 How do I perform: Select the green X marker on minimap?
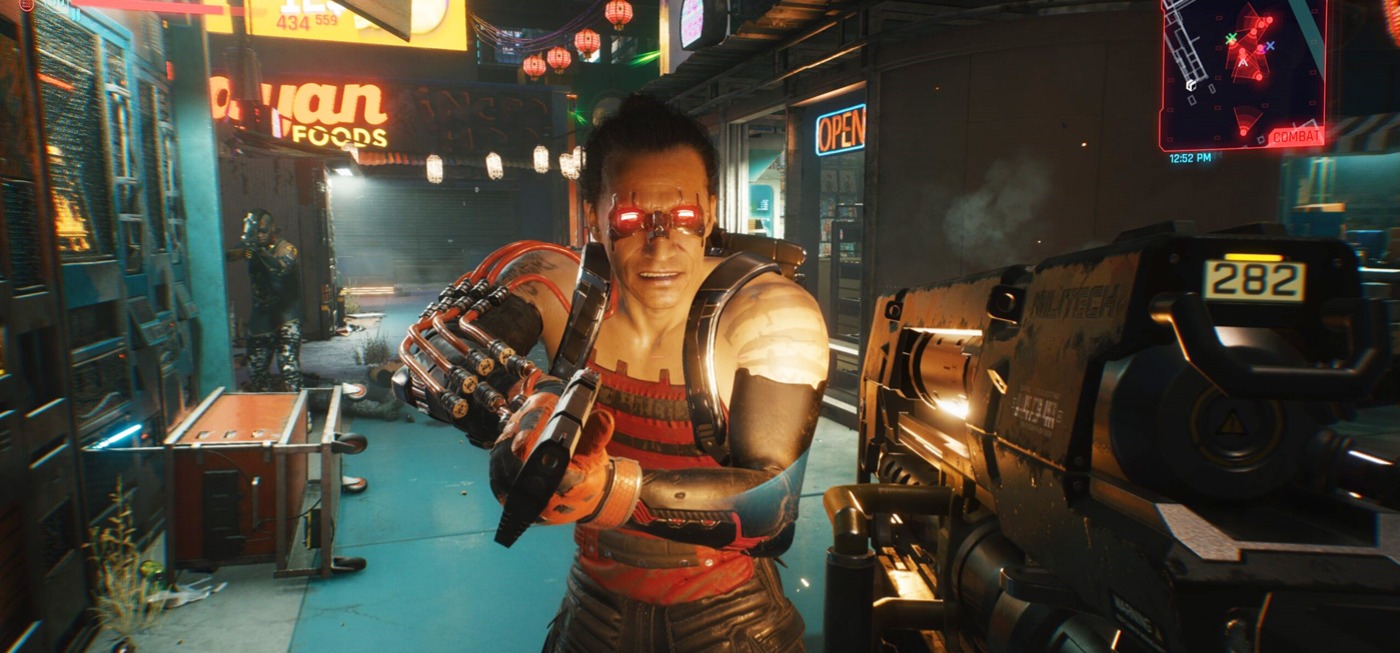[x=1231, y=39]
